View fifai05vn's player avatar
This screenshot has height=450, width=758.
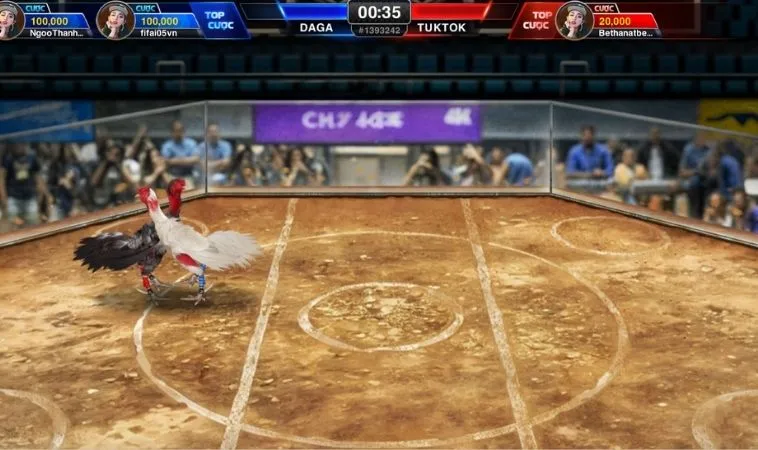(115, 19)
